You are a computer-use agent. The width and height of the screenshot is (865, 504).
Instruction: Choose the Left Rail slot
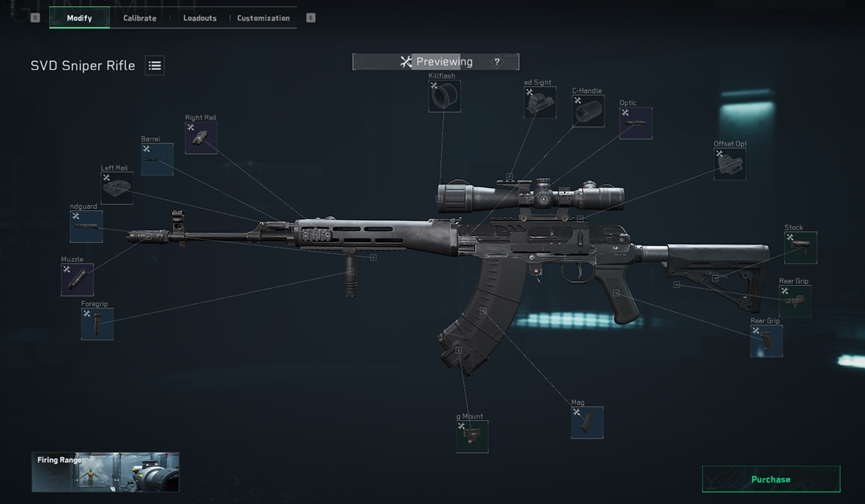[x=117, y=188]
